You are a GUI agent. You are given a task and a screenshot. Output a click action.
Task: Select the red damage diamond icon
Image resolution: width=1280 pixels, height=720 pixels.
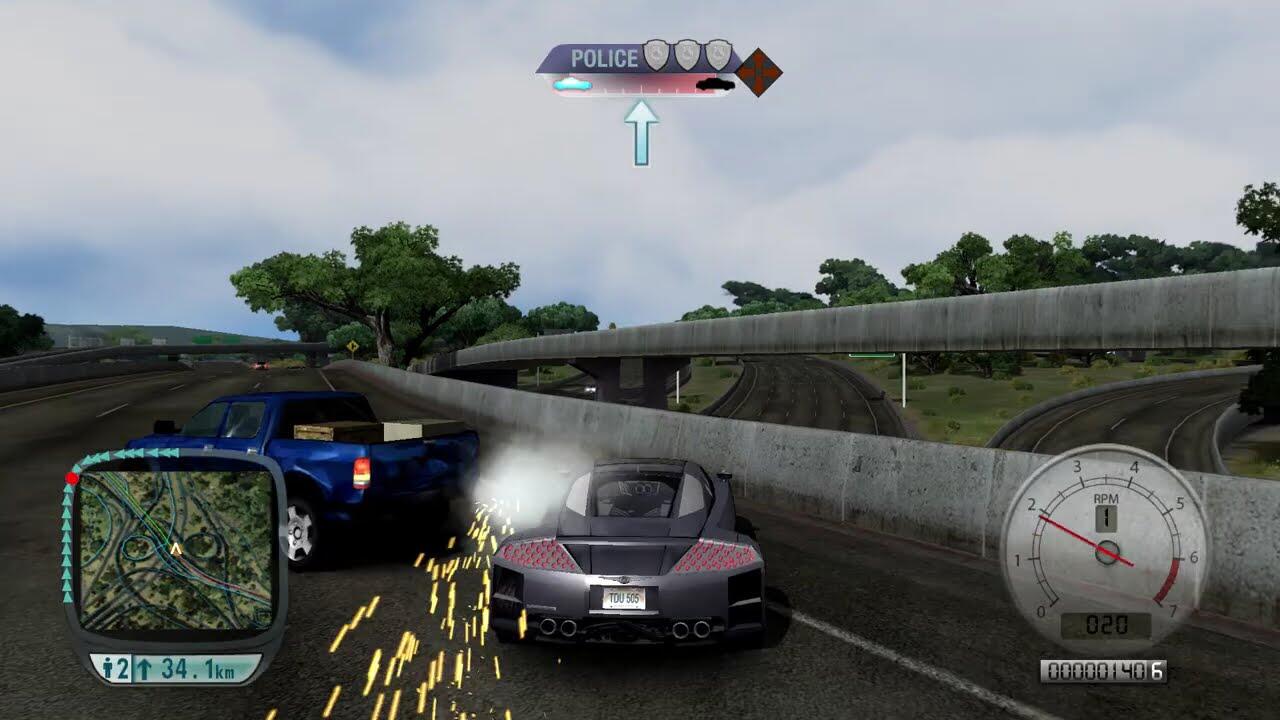pyautogui.click(x=760, y=72)
